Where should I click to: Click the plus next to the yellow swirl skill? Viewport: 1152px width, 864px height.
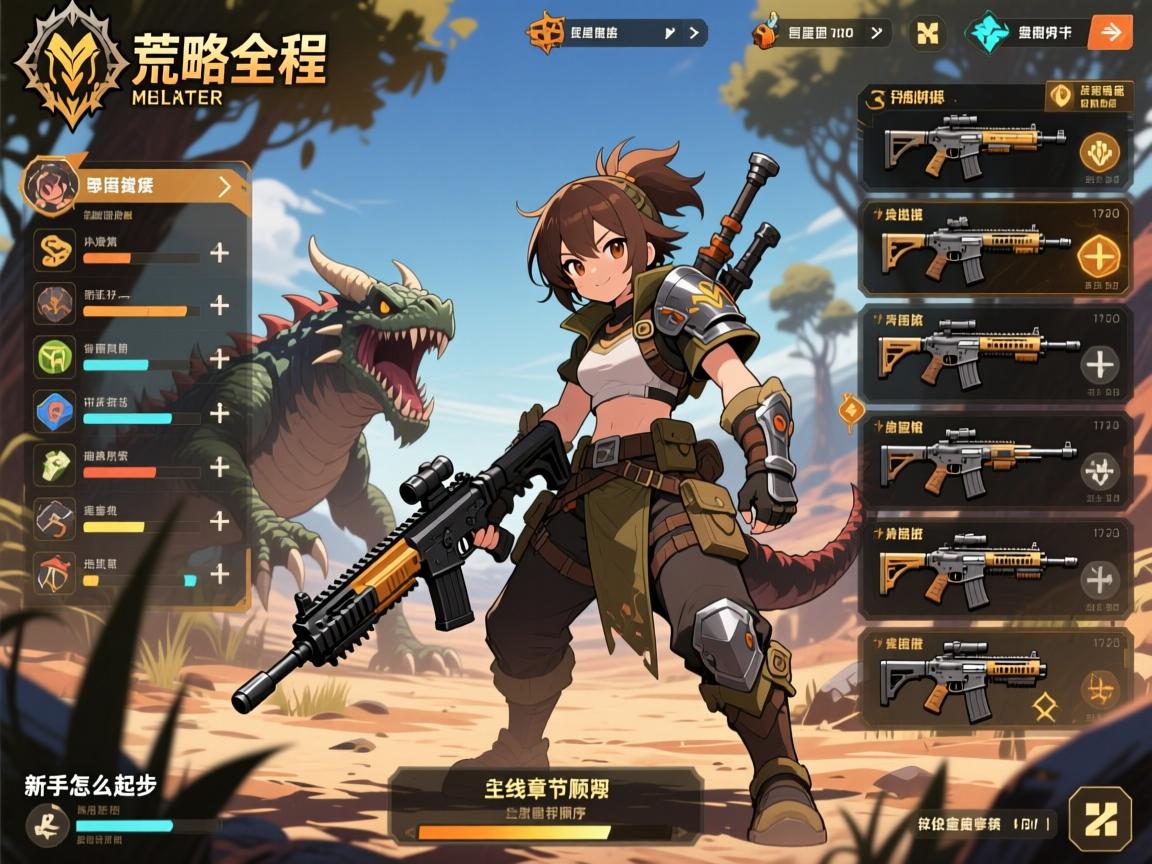(x=219, y=252)
